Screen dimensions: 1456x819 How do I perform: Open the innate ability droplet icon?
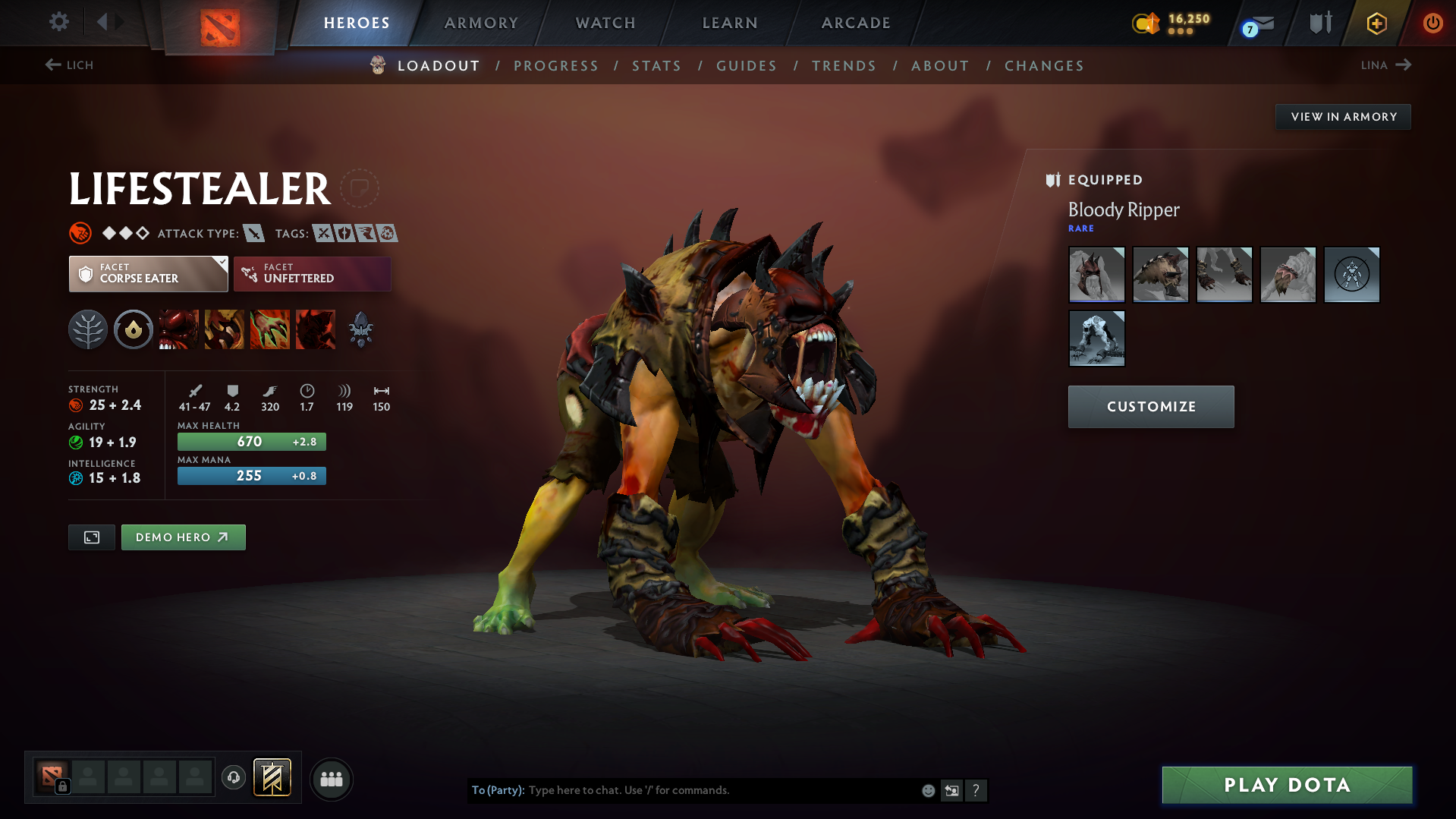[133, 329]
